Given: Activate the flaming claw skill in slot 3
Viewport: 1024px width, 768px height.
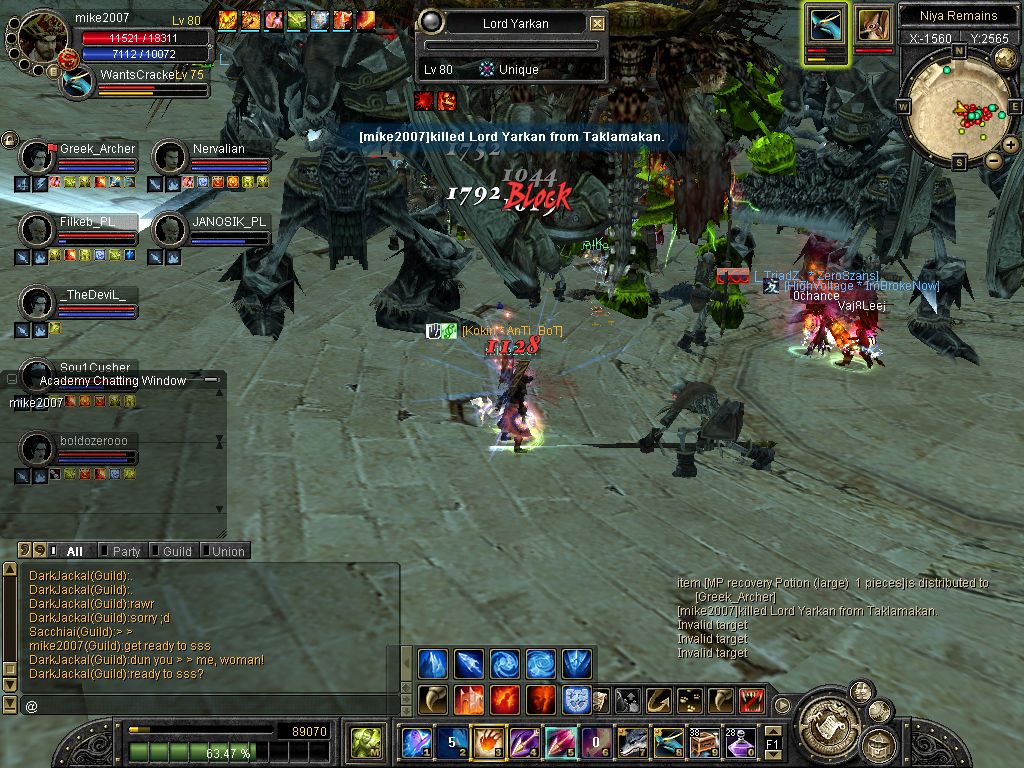Looking at the screenshot, I should pos(487,742).
